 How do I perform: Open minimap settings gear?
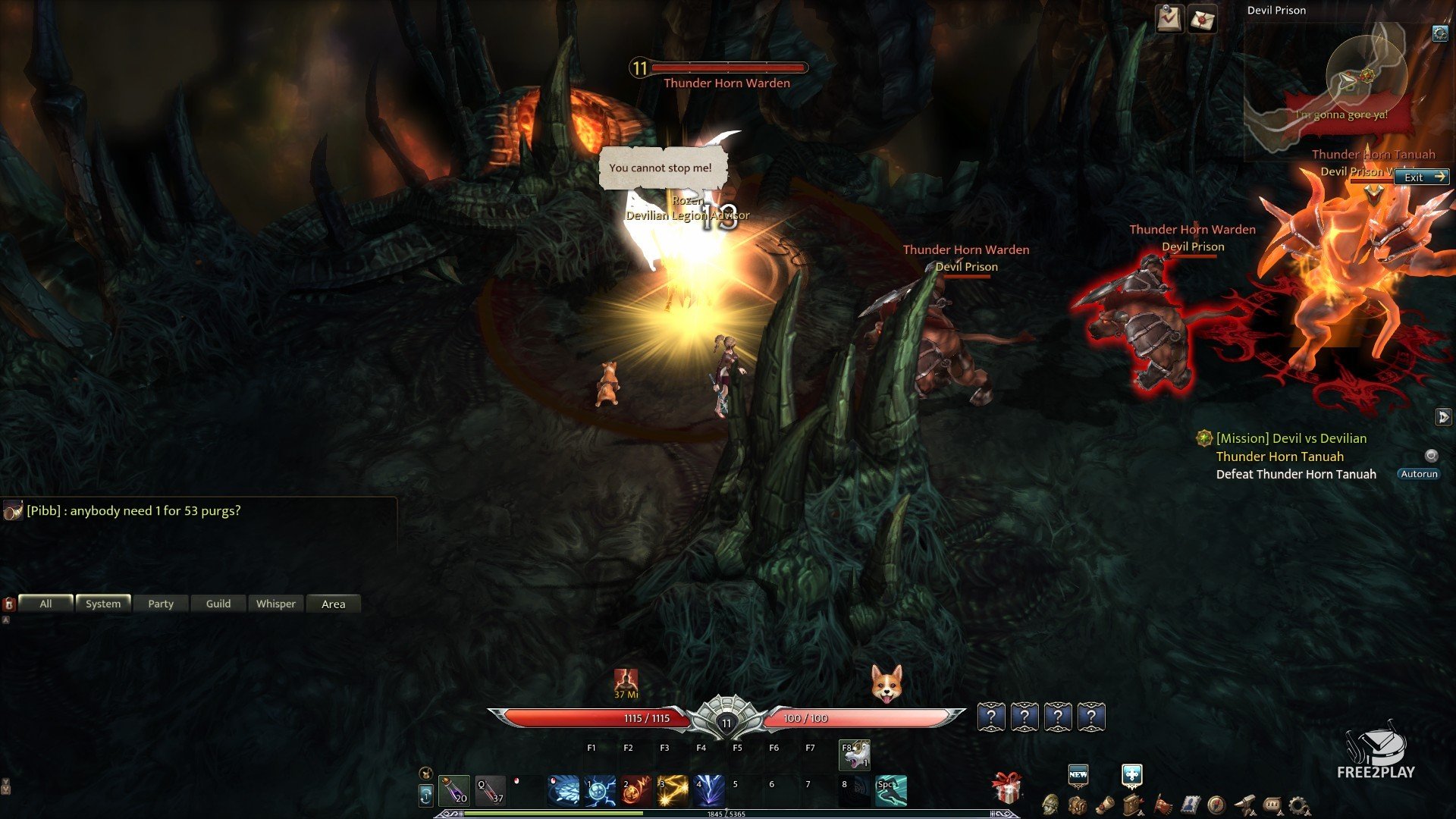1439,33
